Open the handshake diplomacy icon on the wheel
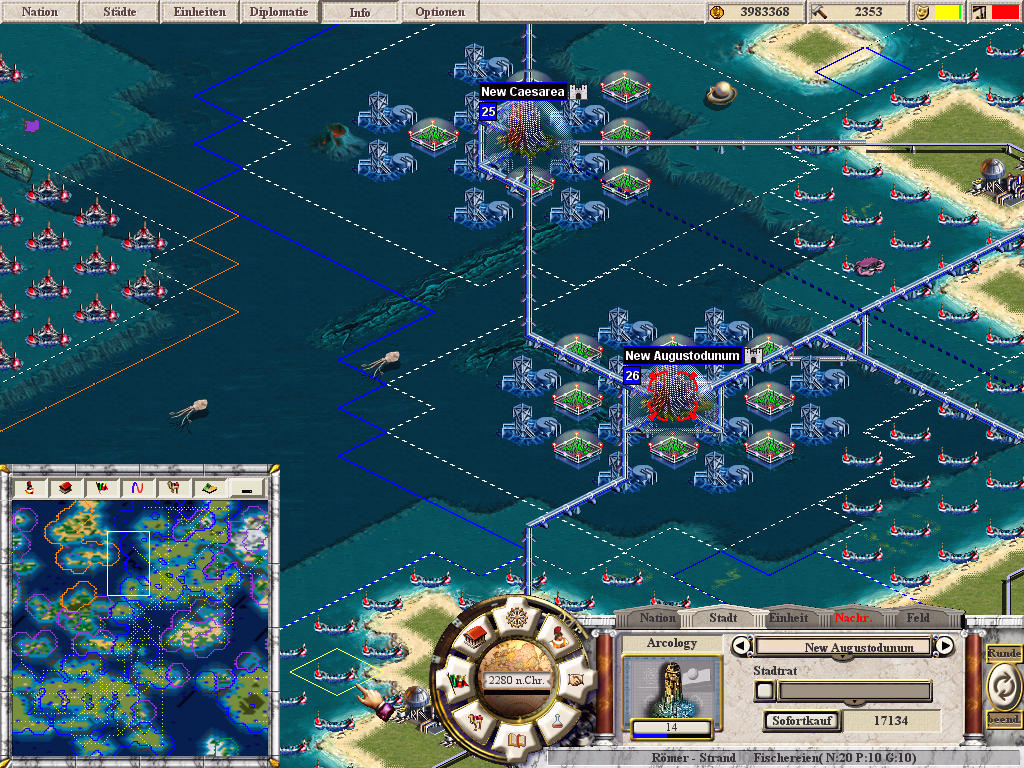Image resolution: width=1024 pixels, height=768 pixels. point(577,679)
